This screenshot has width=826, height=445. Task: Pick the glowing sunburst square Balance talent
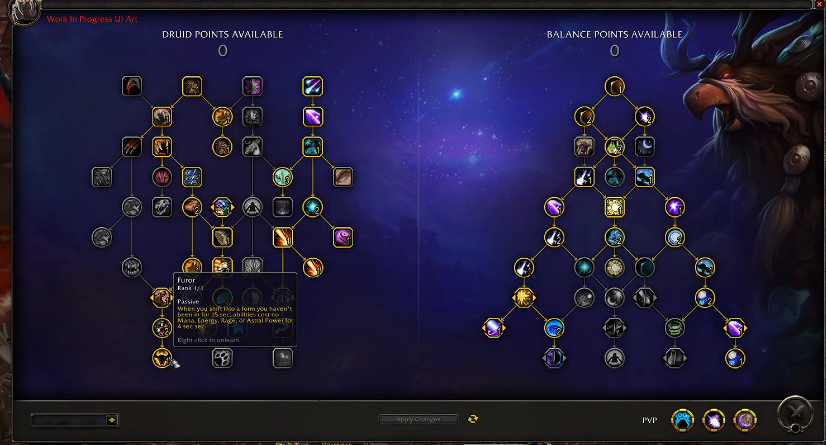pyautogui.click(x=614, y=207)
